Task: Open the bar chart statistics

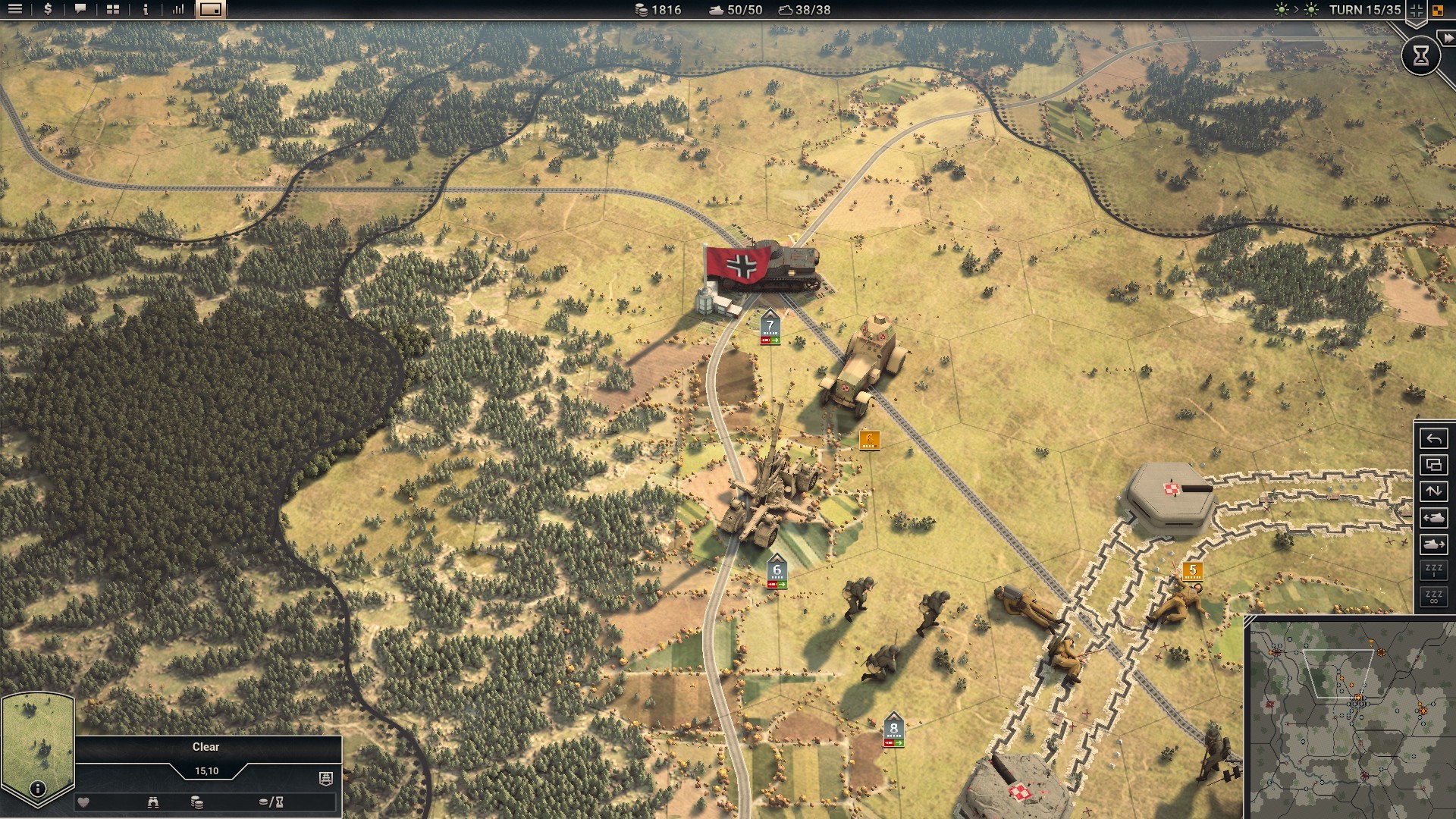Action: tap(178, 10)
